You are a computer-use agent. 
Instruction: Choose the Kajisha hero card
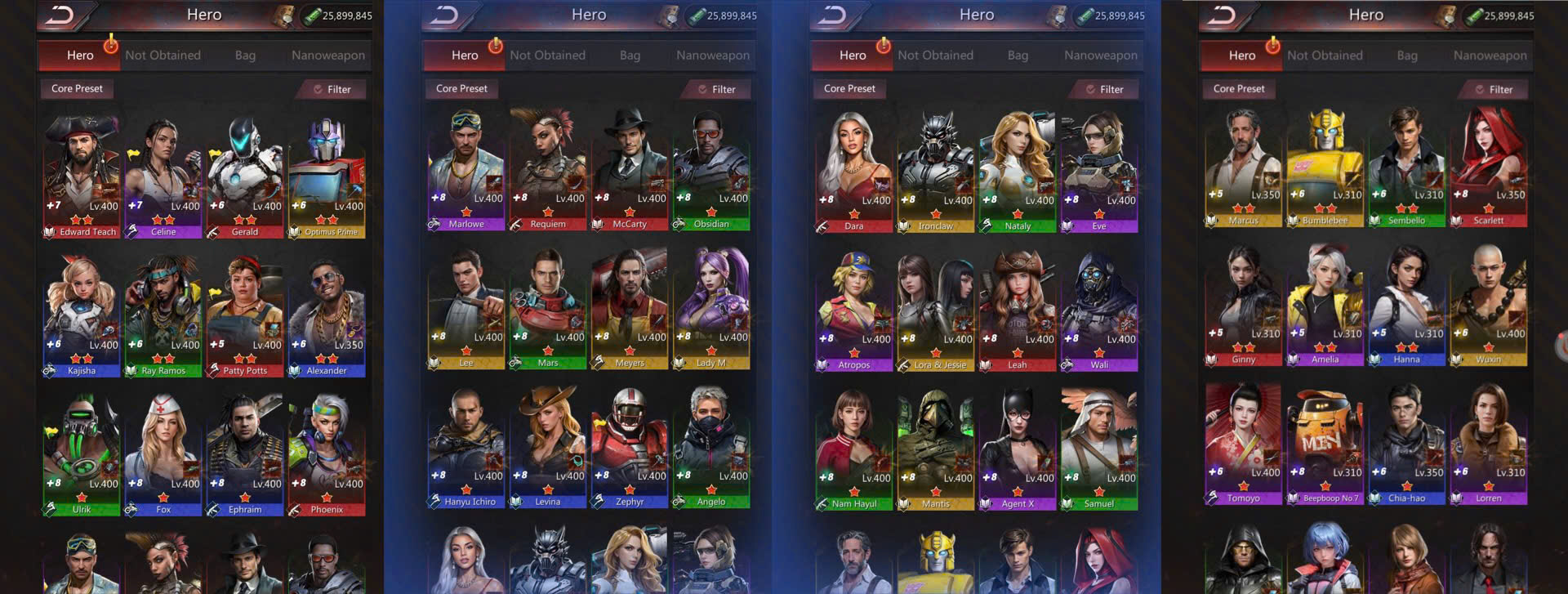[x=81, y=310]
